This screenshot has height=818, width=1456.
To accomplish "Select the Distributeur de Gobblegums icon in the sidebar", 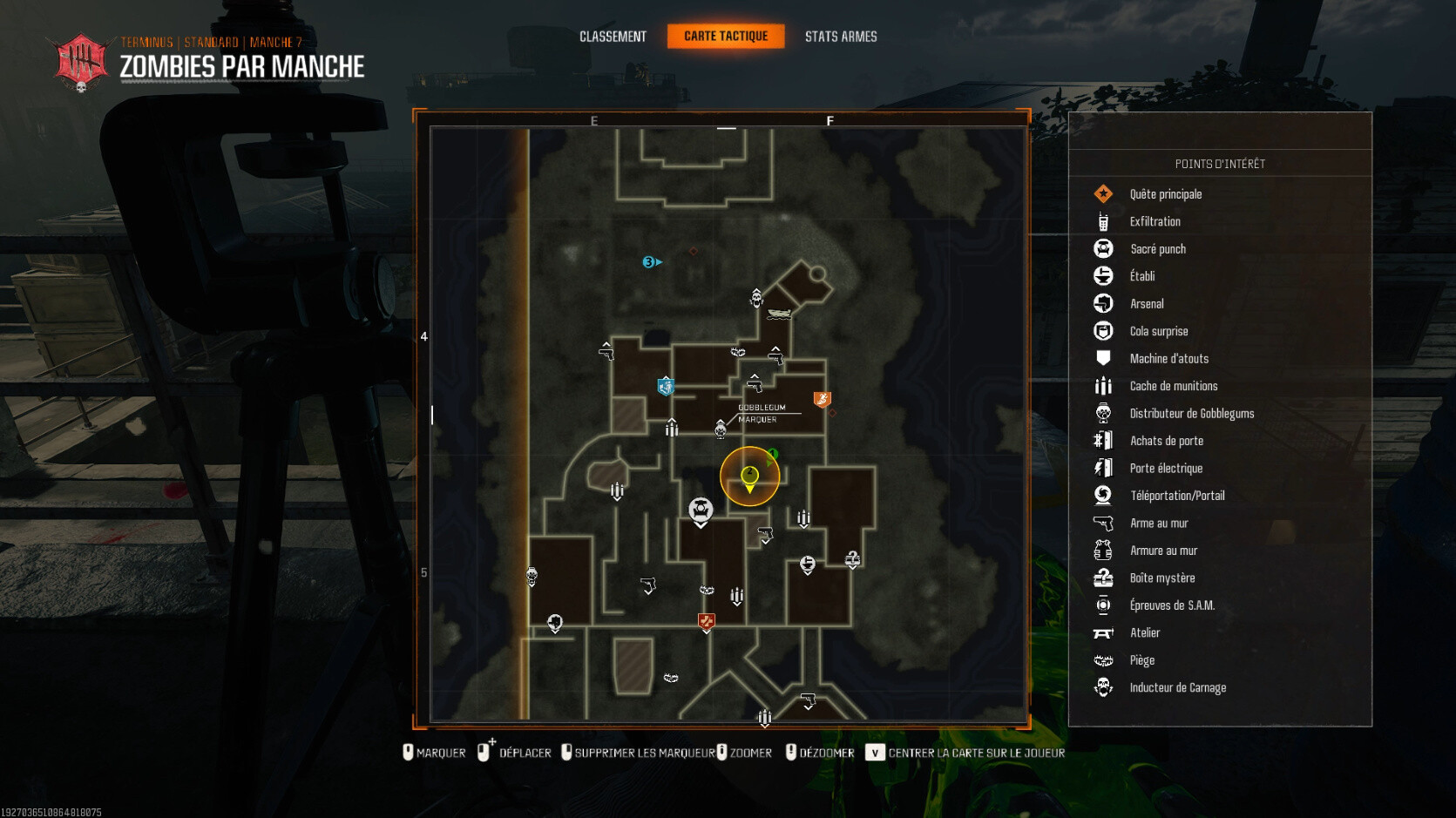I will point(1104,413).
